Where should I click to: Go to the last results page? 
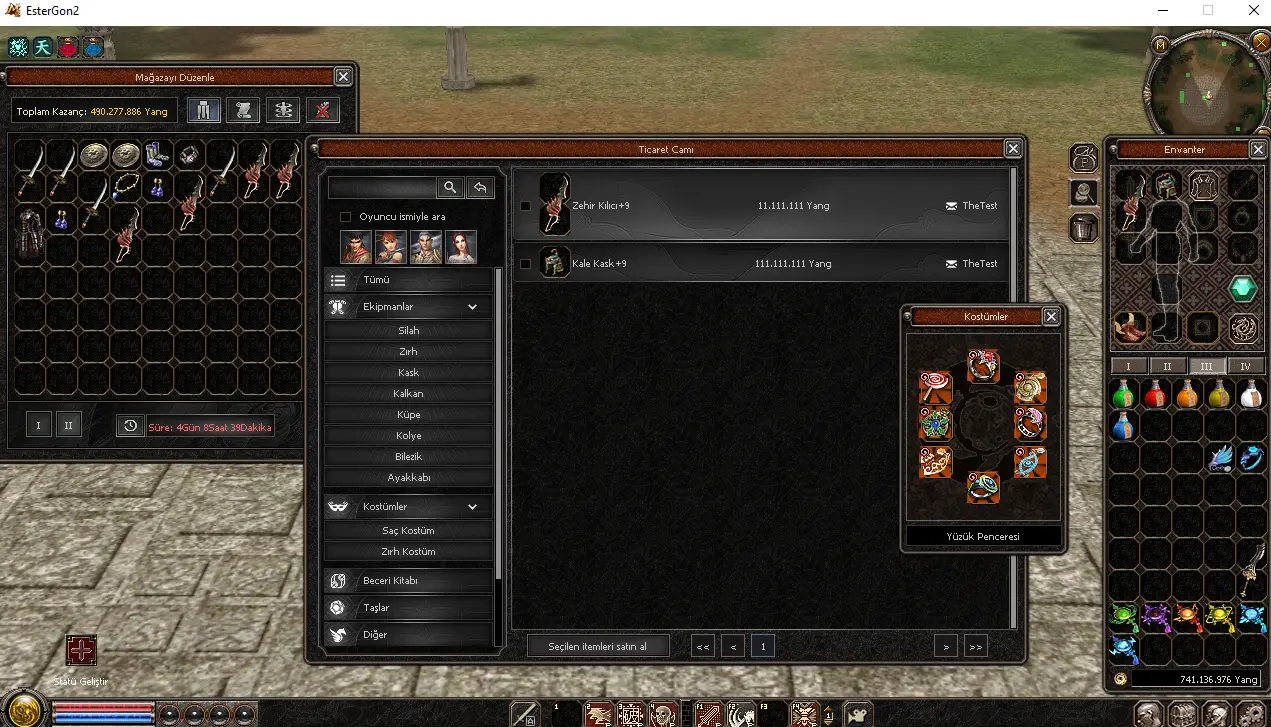pos(975,647)
